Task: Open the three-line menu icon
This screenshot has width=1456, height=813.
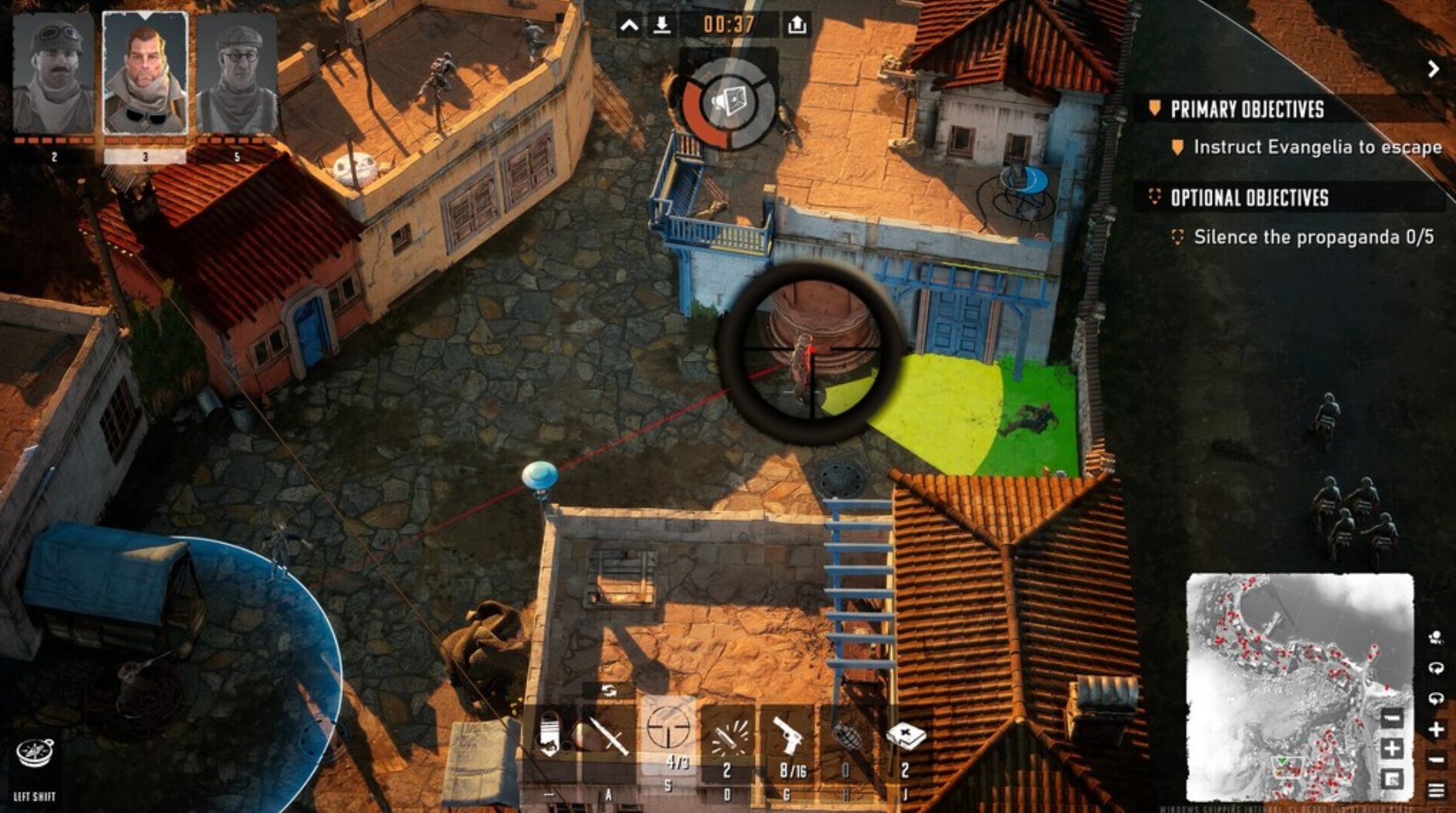Action: [1436, 789]
